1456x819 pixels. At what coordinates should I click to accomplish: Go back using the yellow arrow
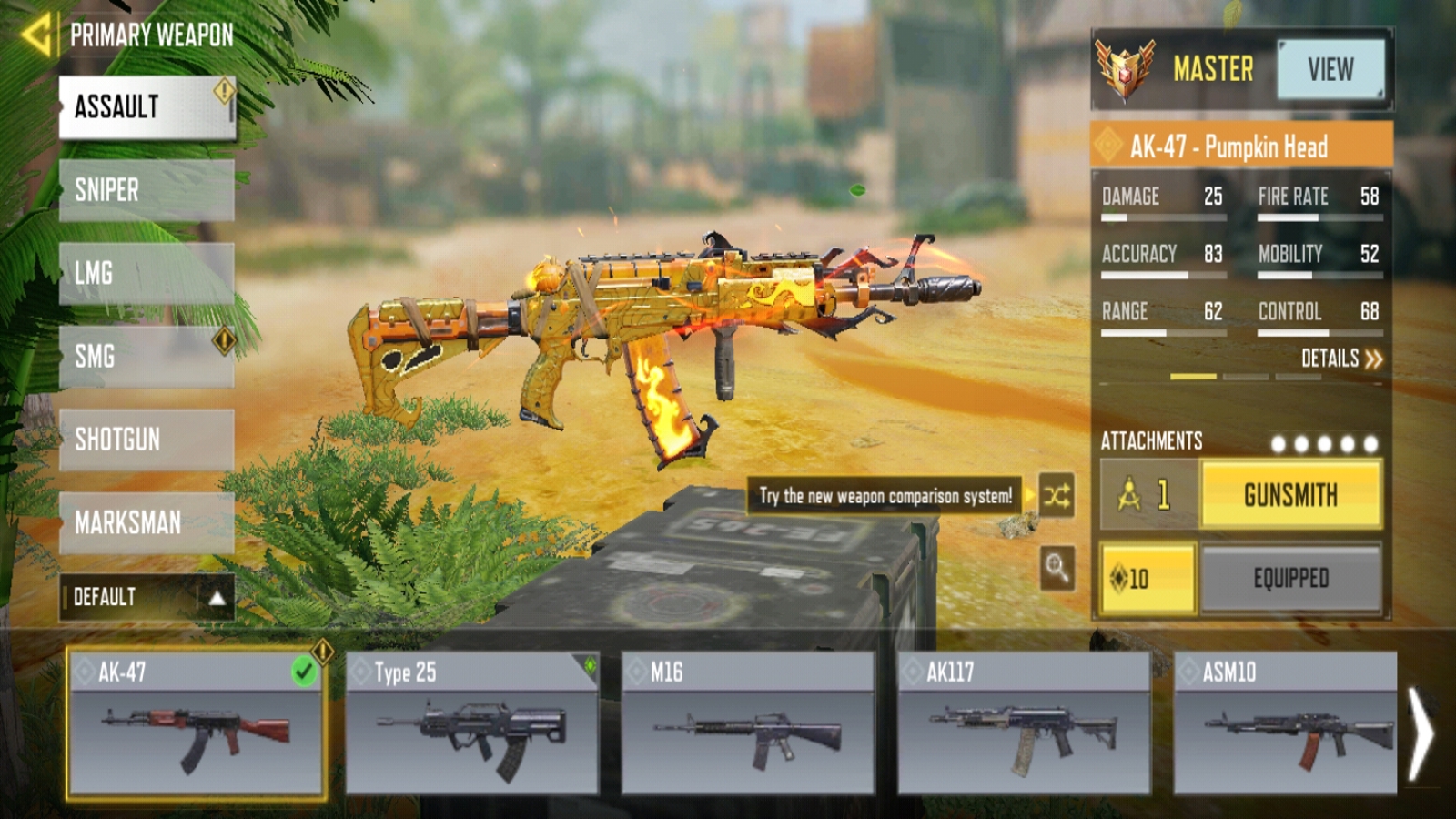tap(36, 35)
